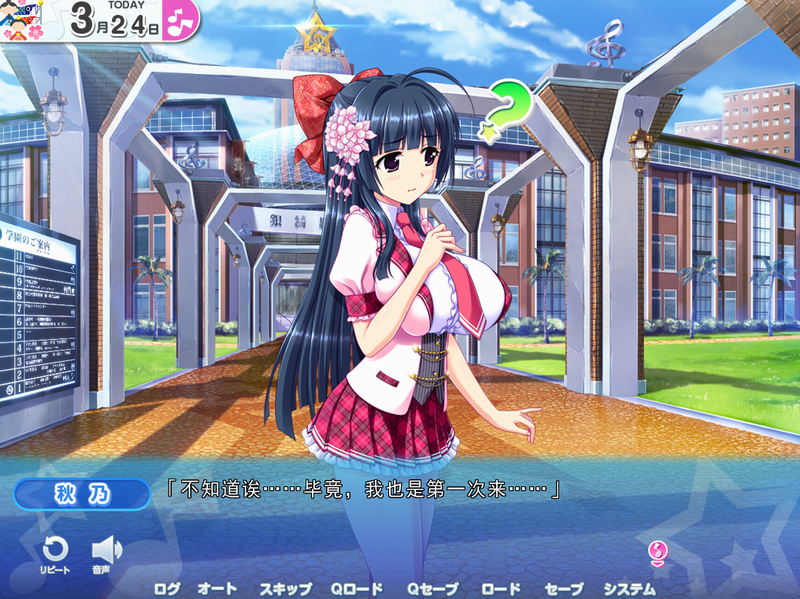Turn on オート auto-play mode
This screenshot has width=800, height=599.
(217, 589)
